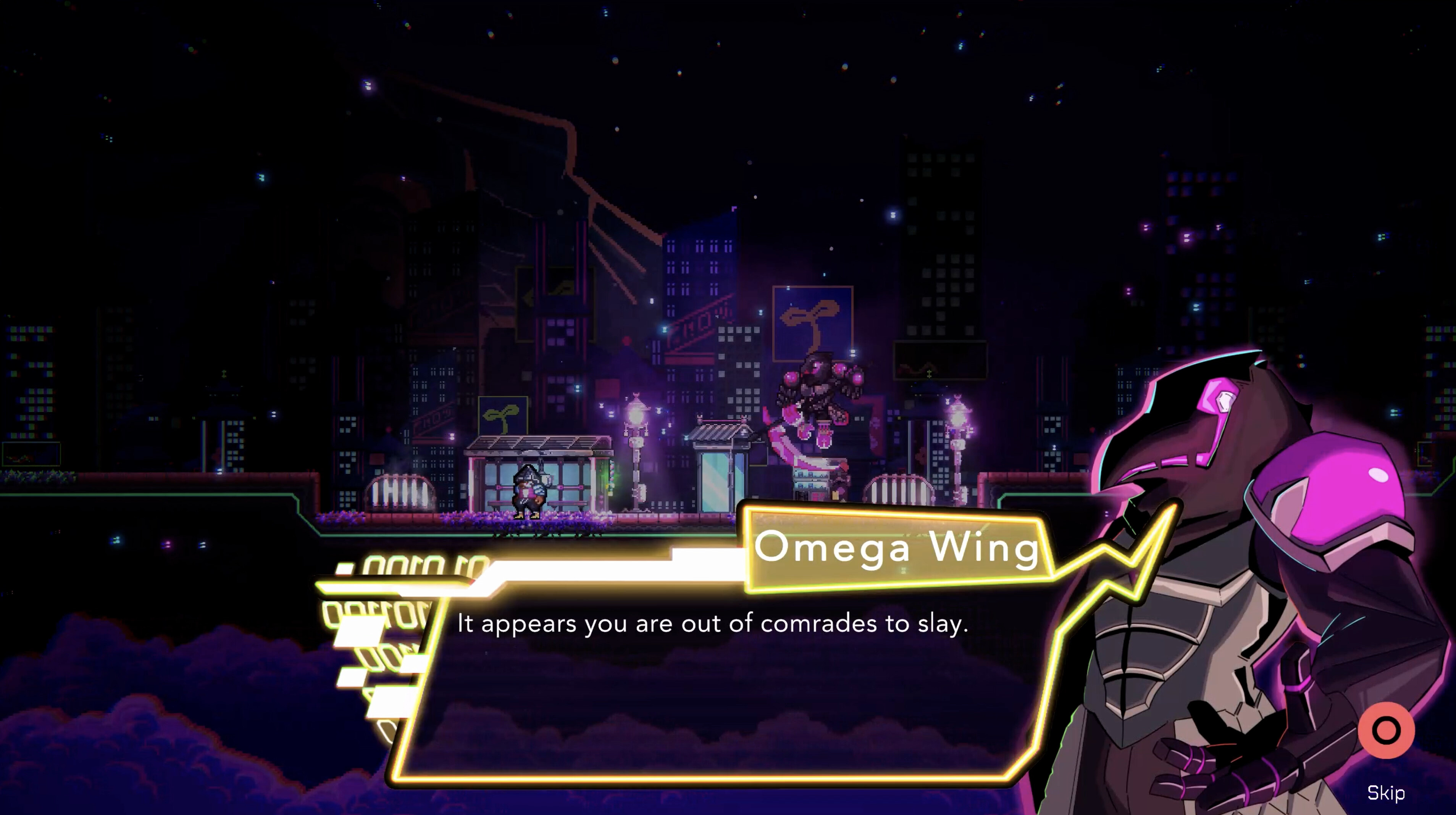Skip the Omega Wing cutscene dialogue
The image size is (1456, 815).
[1385, 731]
